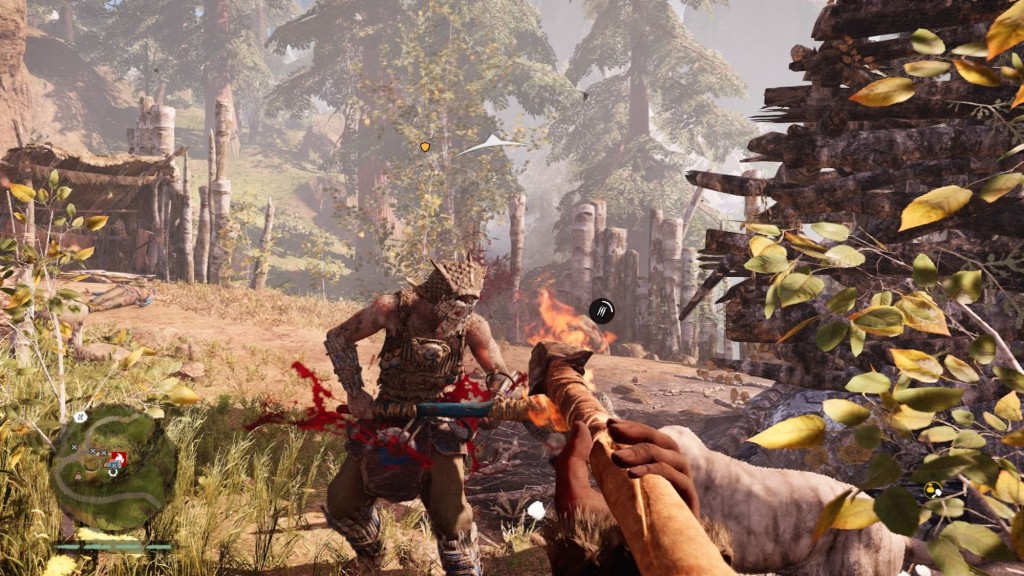This screenshot has height=576, width=1024.
Task: Select the claw marks indicator icon
Action: (x=601, y=311)
